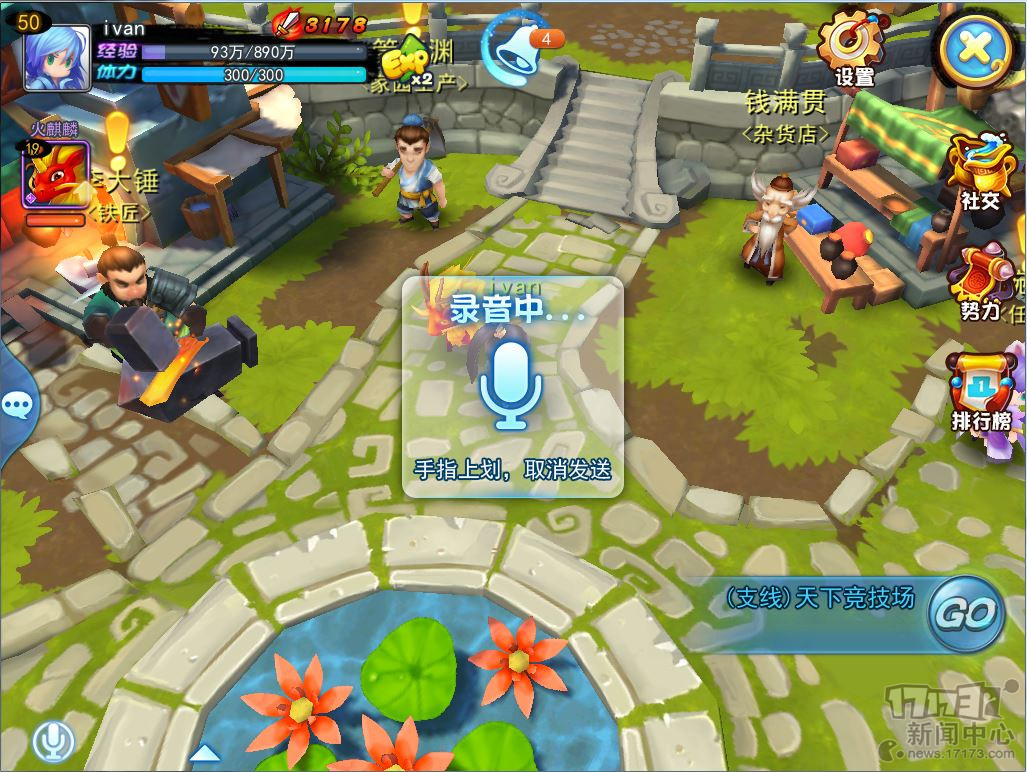Open the 社交 social menu
Image resolution: width=1027 pixels, height=772 pixels.
click(979, 170)
